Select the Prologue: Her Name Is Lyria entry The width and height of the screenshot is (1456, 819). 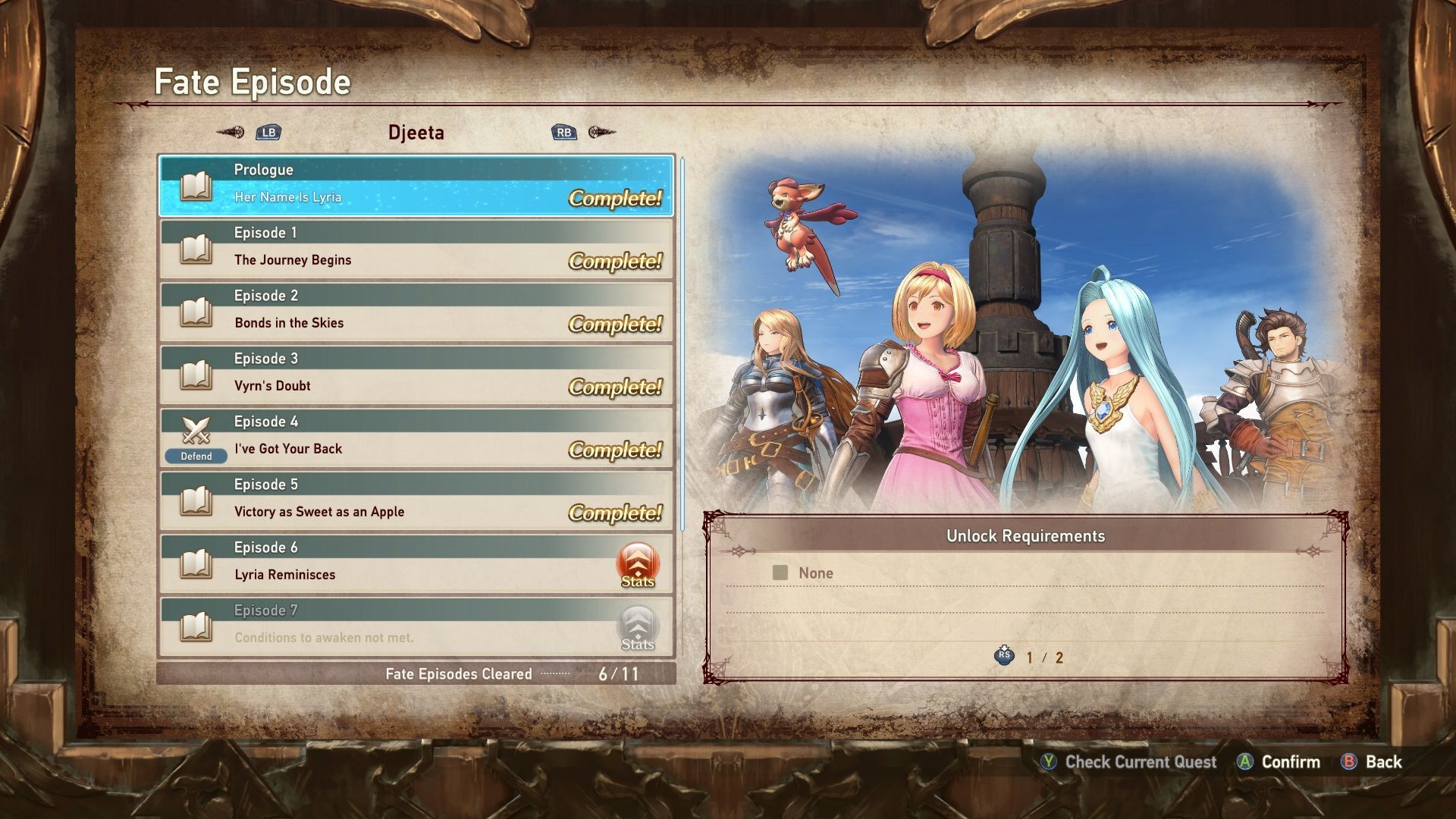click(x=416, y=183)
